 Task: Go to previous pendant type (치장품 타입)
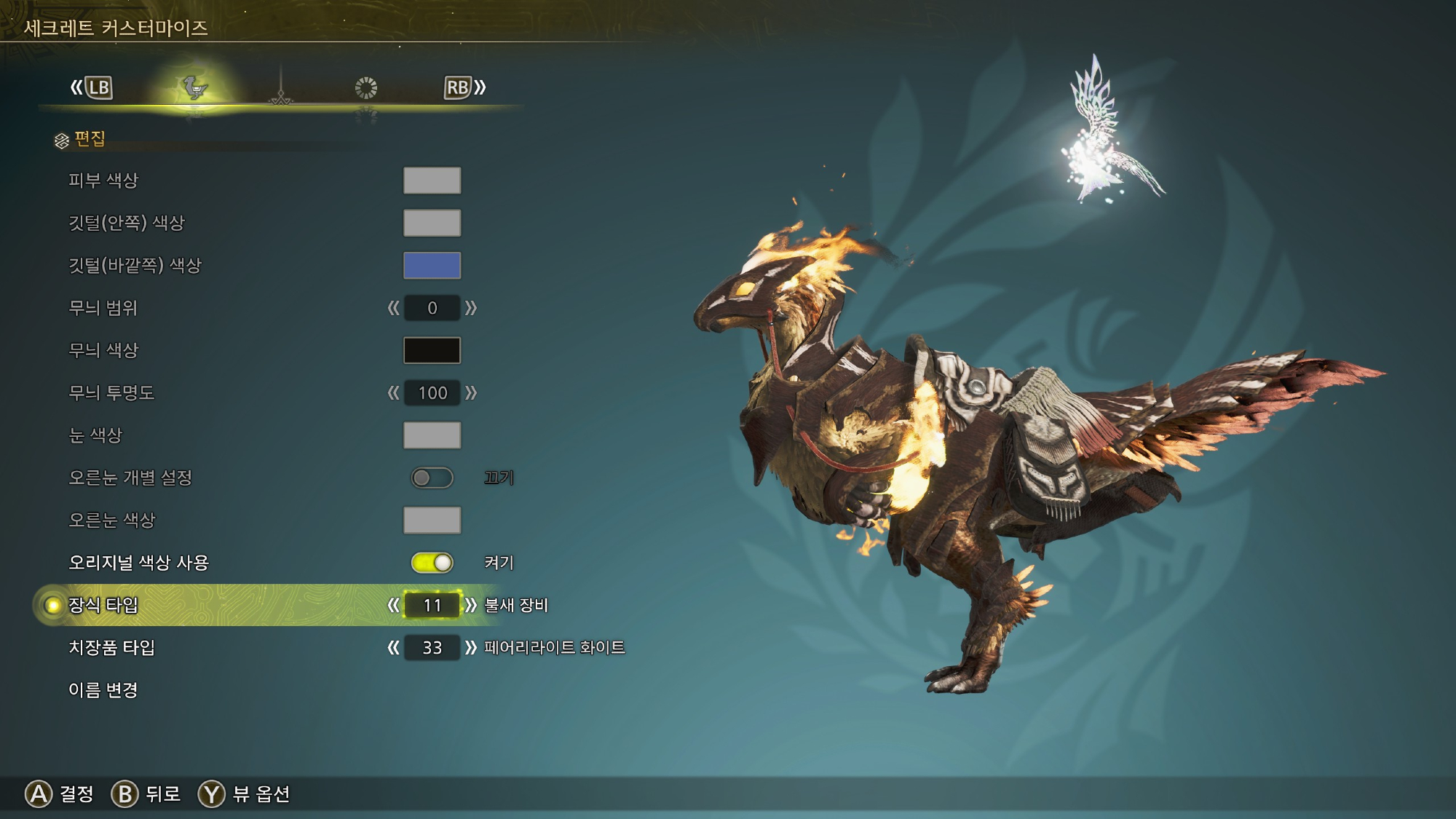393,648
